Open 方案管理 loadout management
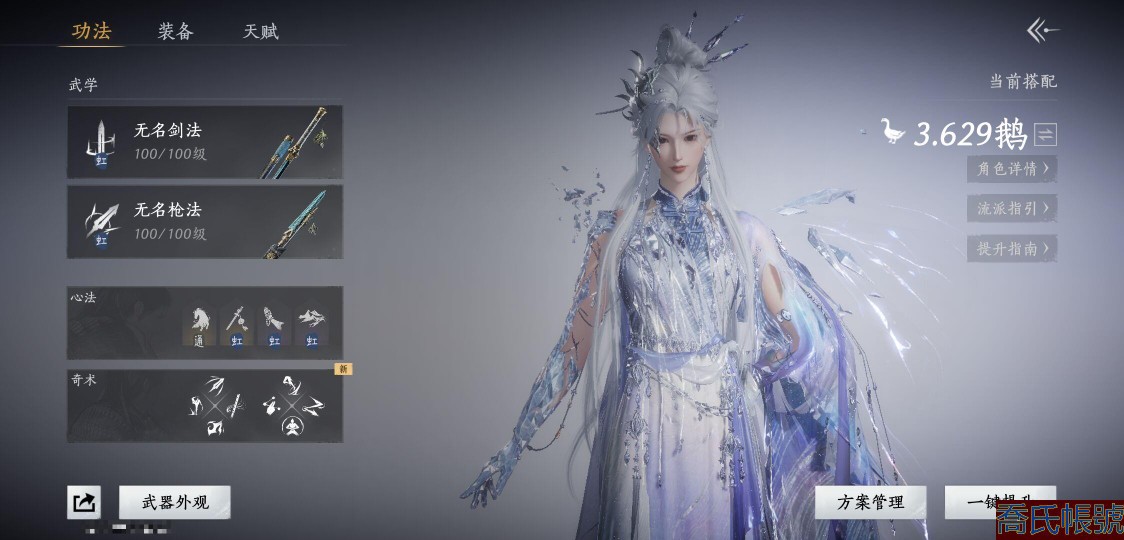 click(871, 502)
